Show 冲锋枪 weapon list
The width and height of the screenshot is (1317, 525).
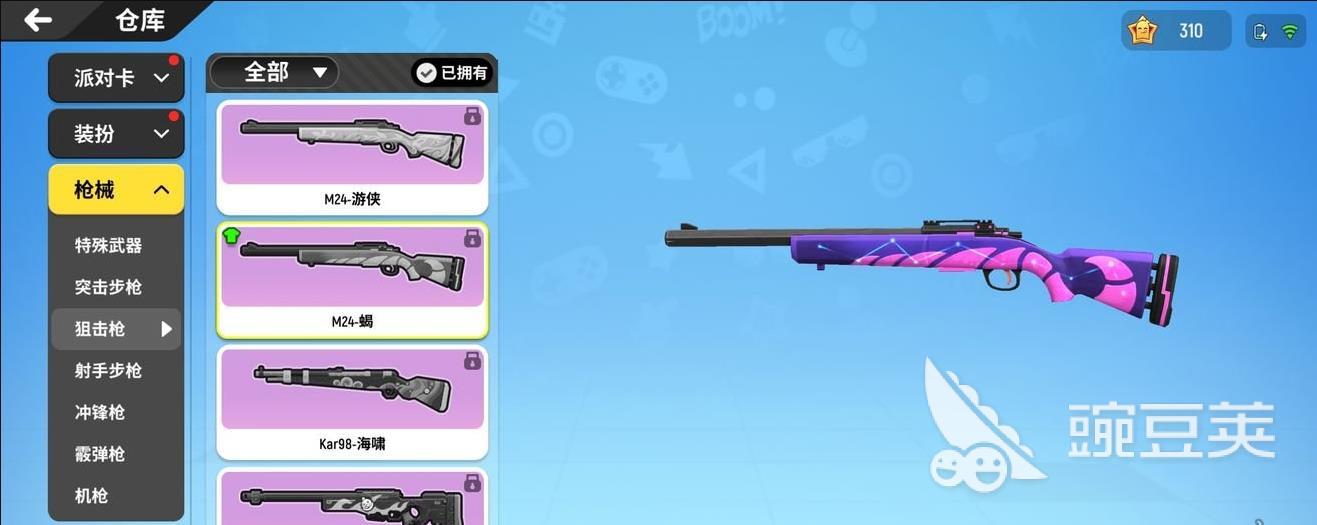100,413
